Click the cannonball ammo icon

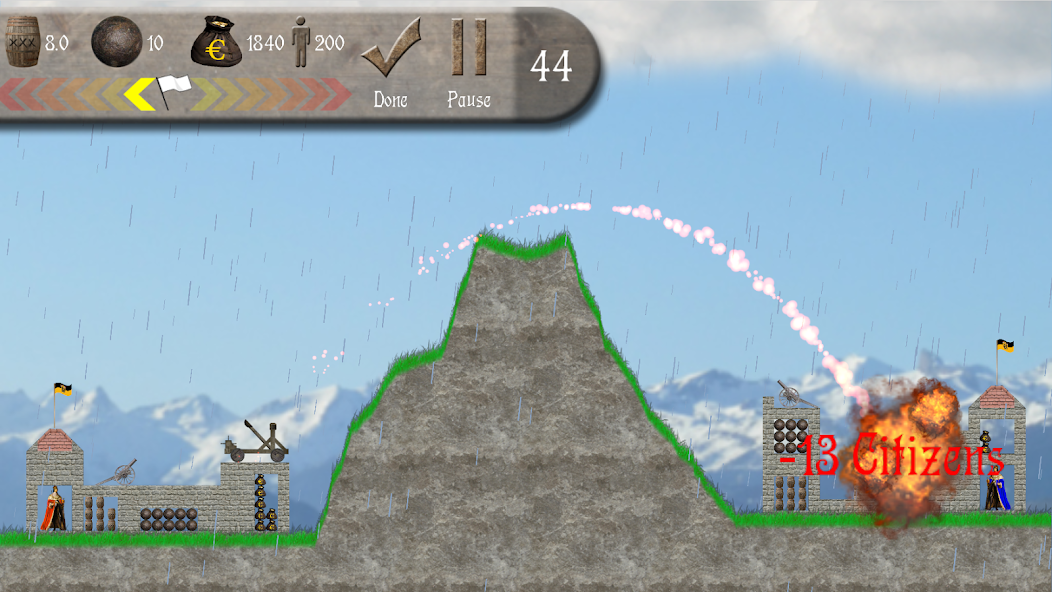pyautogui.click(x=116, y=42)
